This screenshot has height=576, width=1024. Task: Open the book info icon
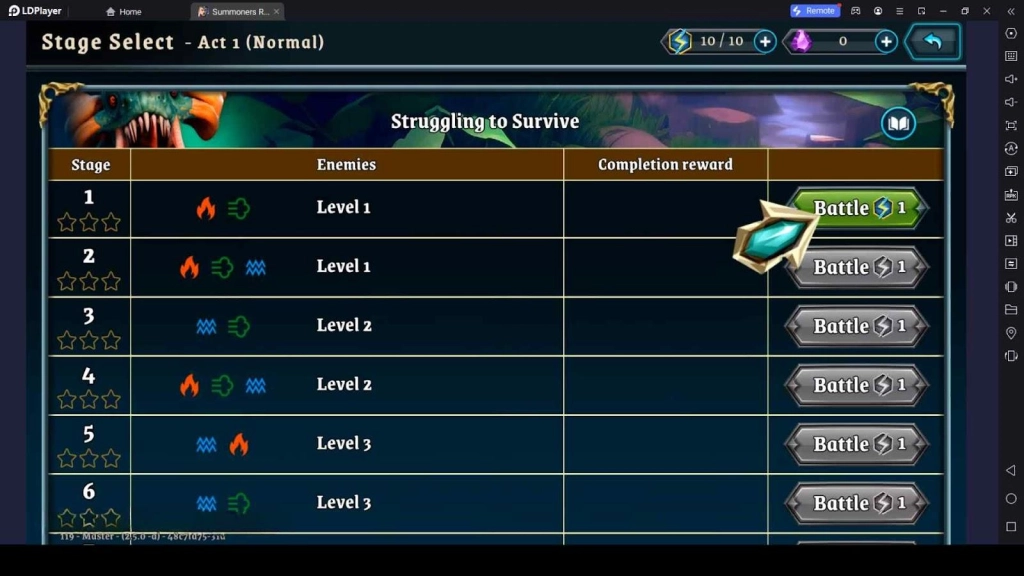898,123
